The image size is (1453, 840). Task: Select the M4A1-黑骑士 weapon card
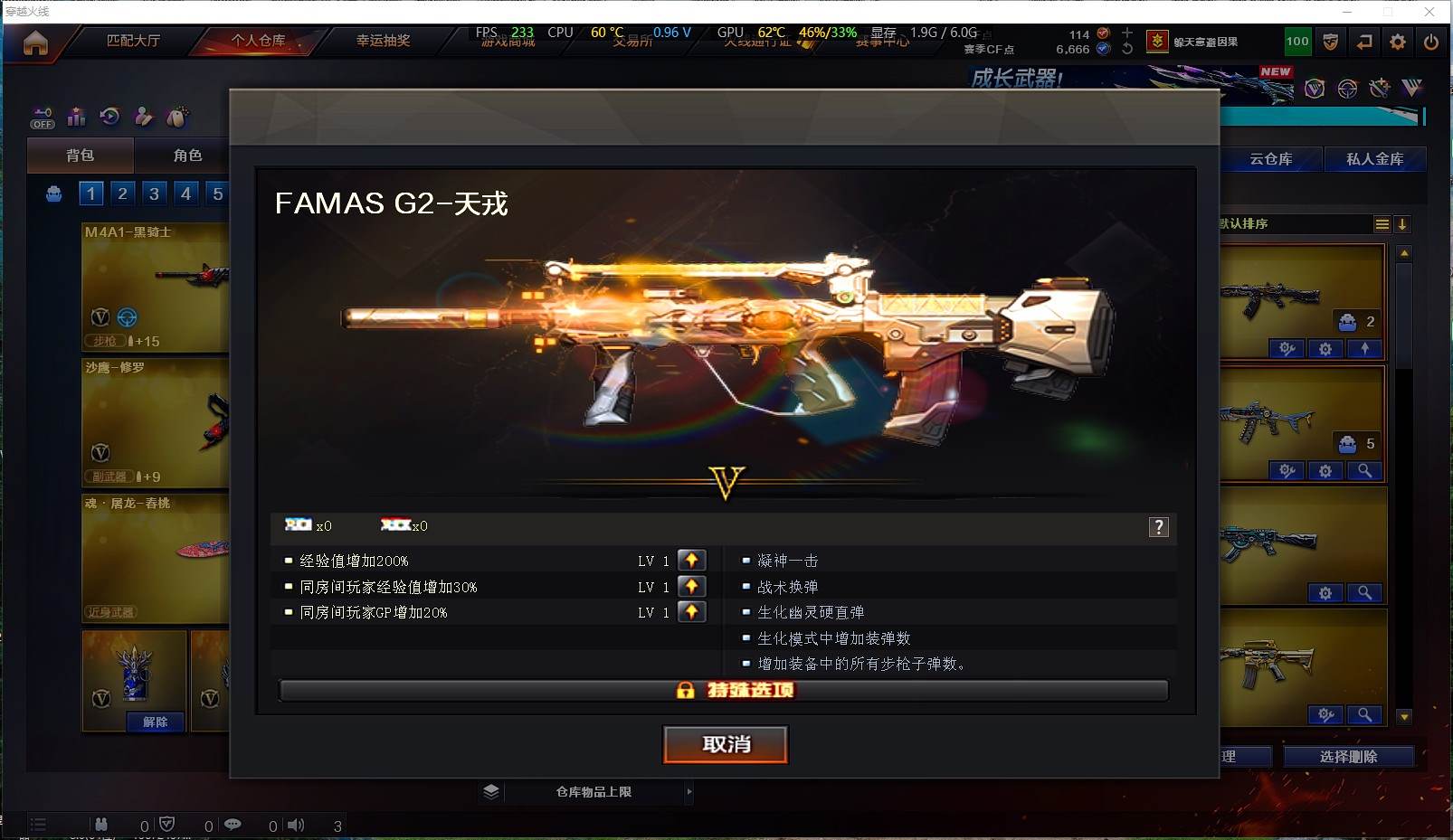pos(156,286)
